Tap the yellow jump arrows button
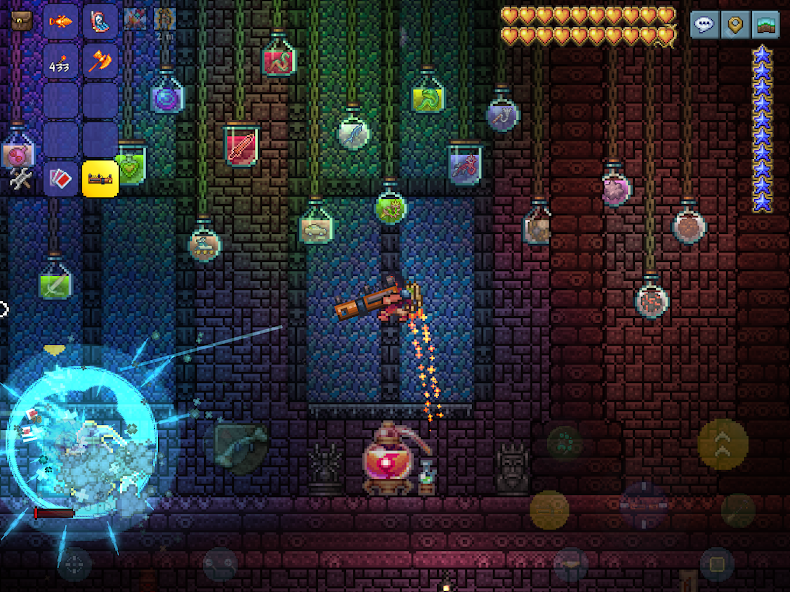 [722, 442]
